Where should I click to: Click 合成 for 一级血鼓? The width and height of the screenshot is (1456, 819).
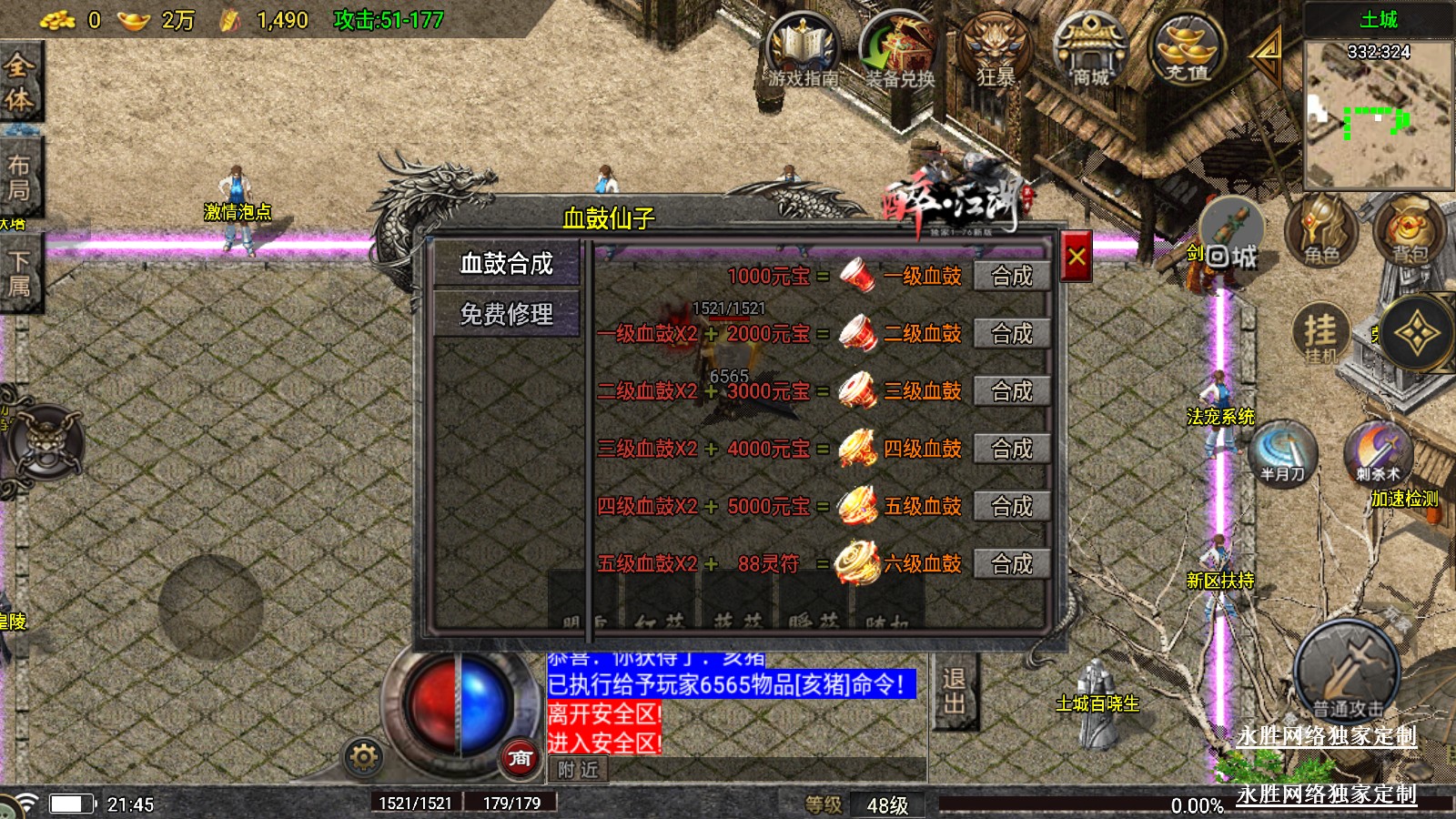tap(1011, 277)
